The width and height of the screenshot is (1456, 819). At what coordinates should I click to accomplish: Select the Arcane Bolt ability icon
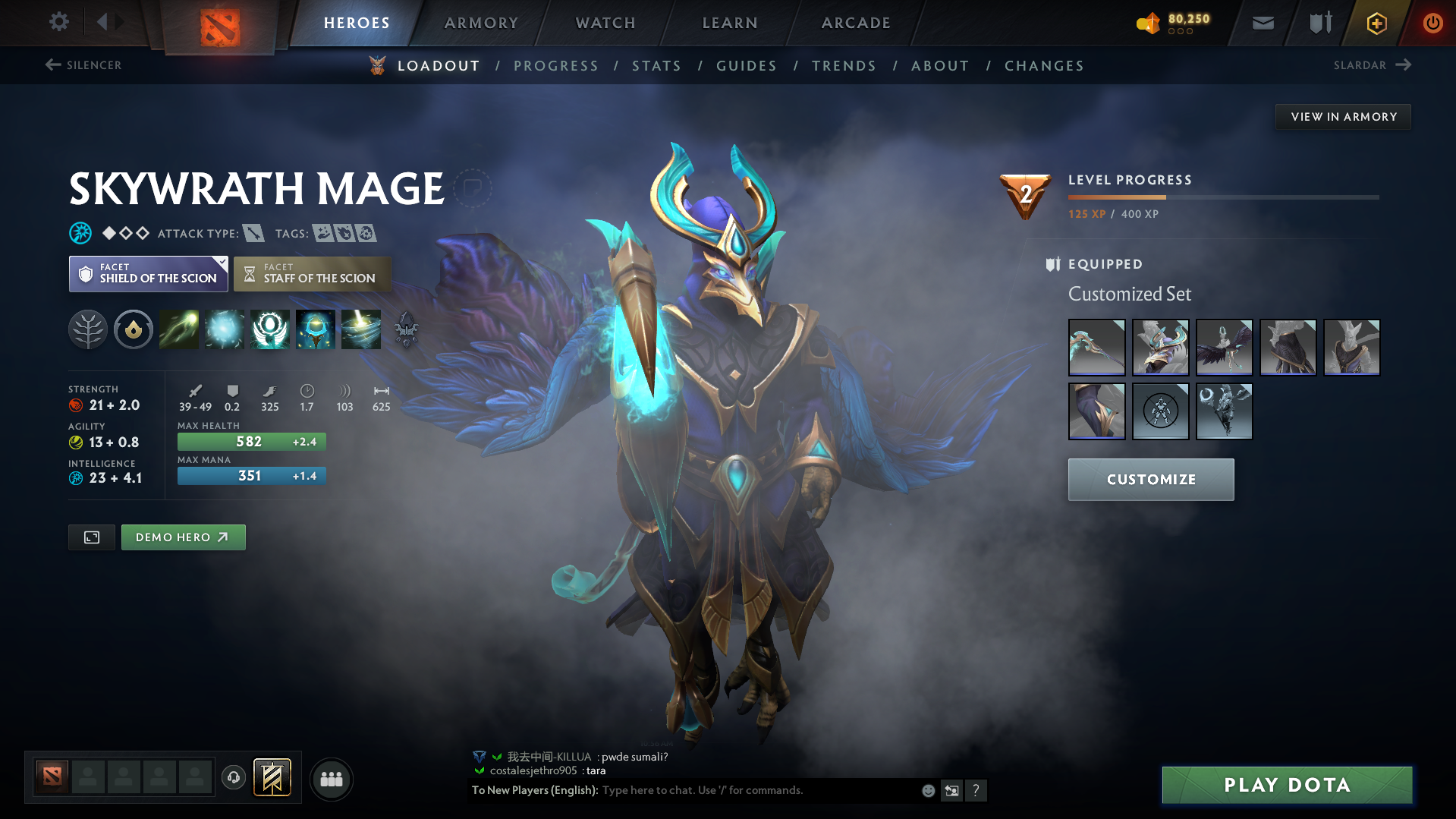179,329
